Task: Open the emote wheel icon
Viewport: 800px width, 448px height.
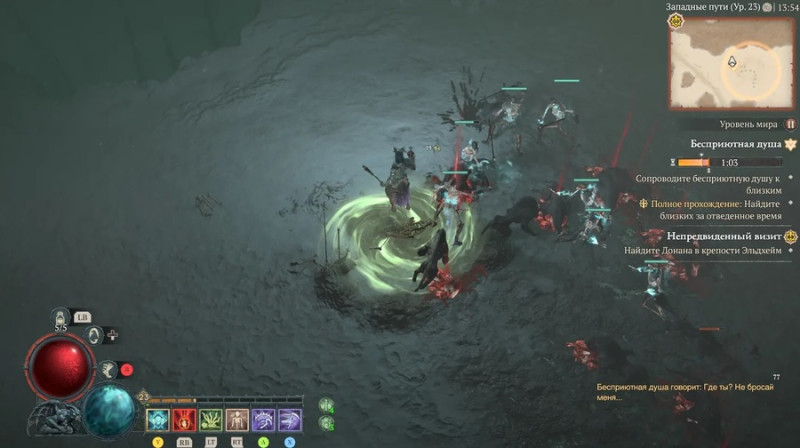Action: tap(93, 336)
